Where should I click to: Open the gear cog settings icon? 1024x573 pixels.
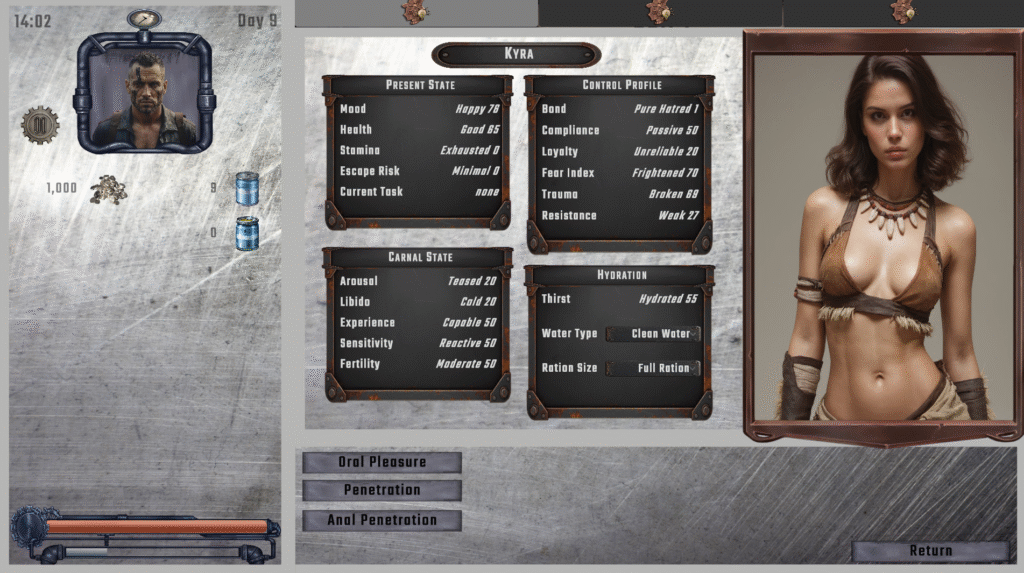click(40, 125)
